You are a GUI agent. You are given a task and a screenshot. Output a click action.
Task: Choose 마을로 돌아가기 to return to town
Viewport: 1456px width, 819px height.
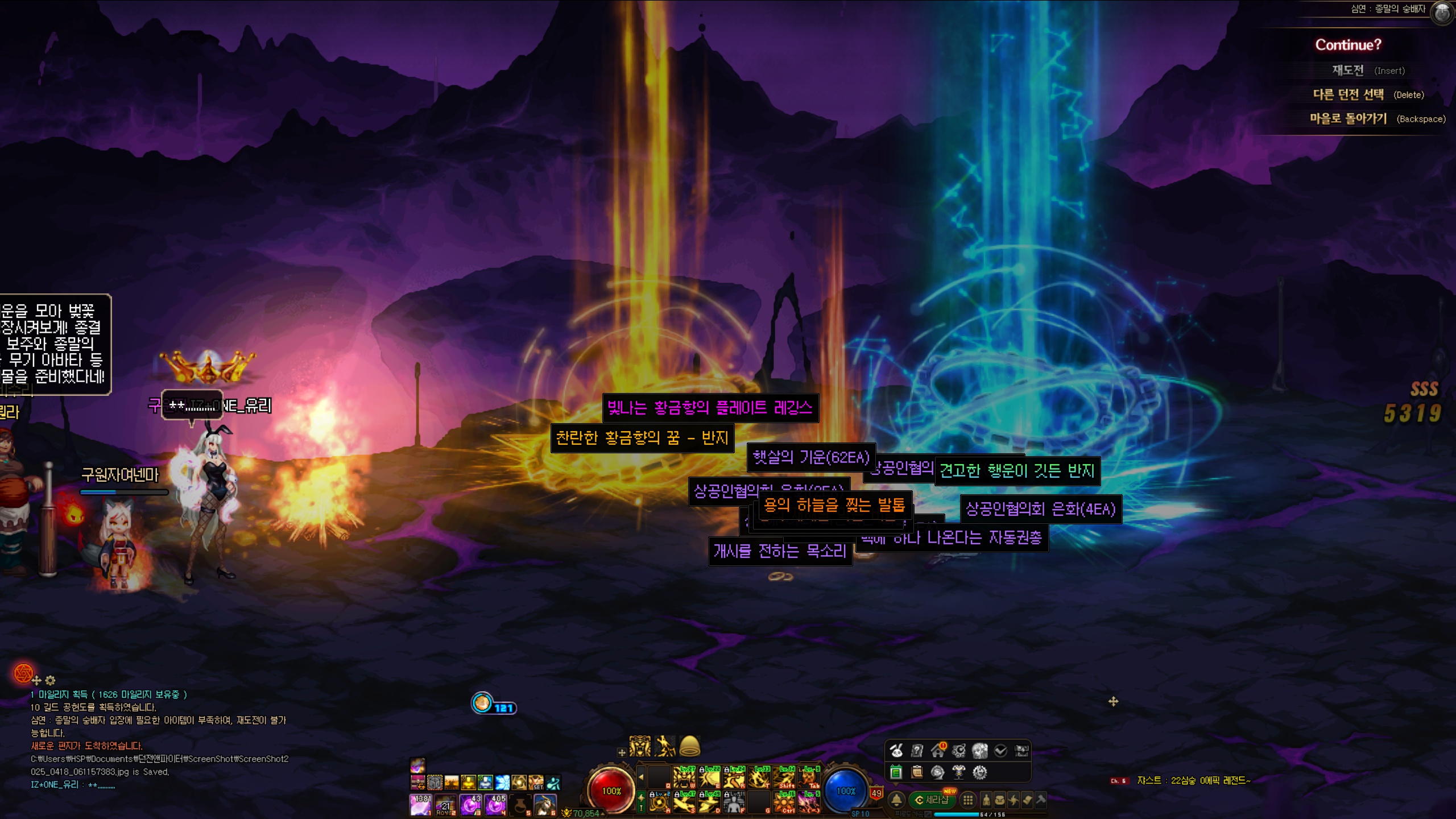1349,118
